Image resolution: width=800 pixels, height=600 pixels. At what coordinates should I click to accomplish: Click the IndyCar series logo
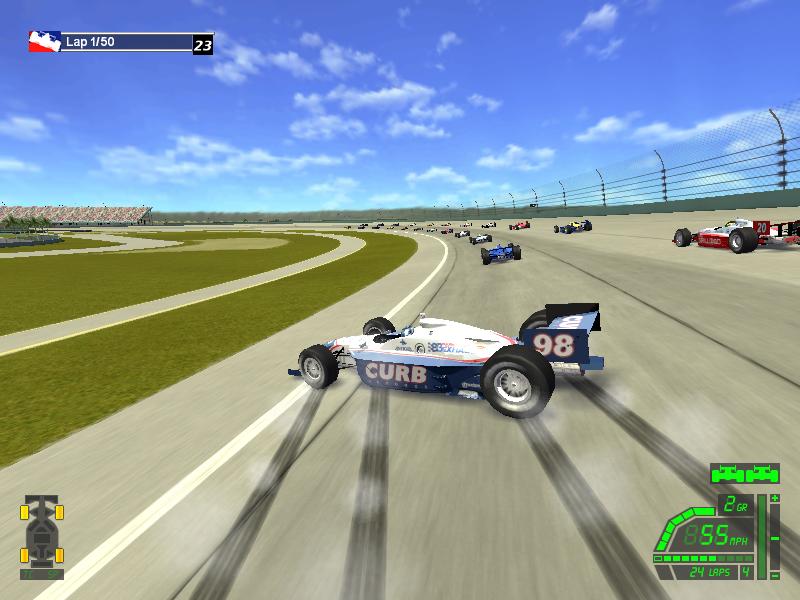(44, 42)
